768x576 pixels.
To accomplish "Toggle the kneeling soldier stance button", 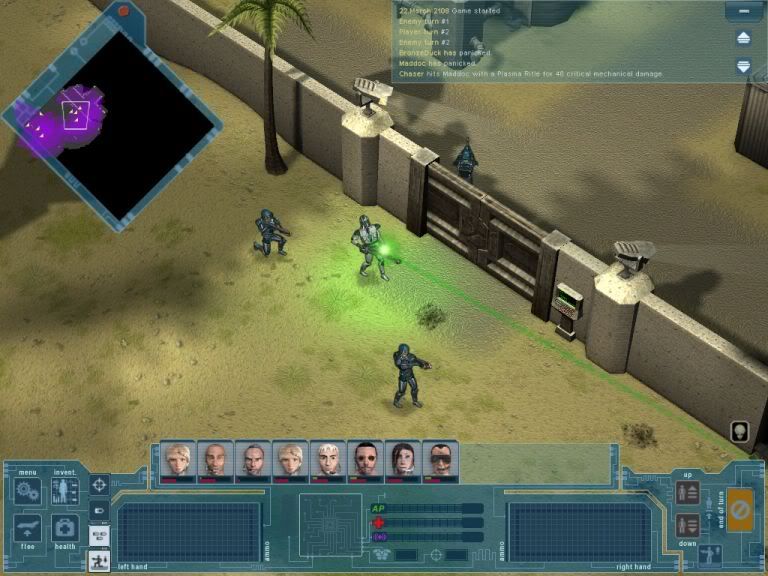I will 99,562.
